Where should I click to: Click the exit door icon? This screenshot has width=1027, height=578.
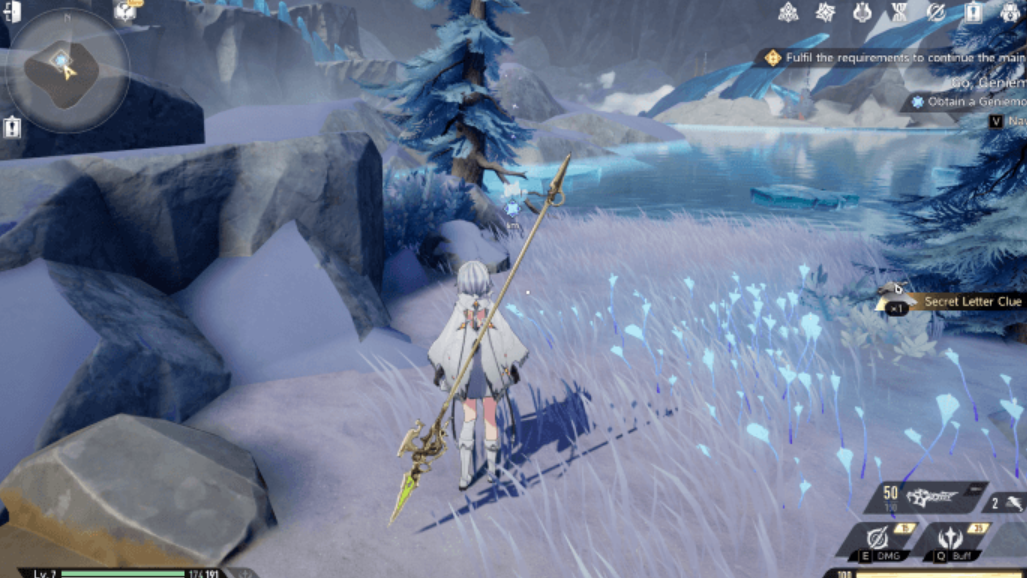pyautogui.click(x=12, y=12)
